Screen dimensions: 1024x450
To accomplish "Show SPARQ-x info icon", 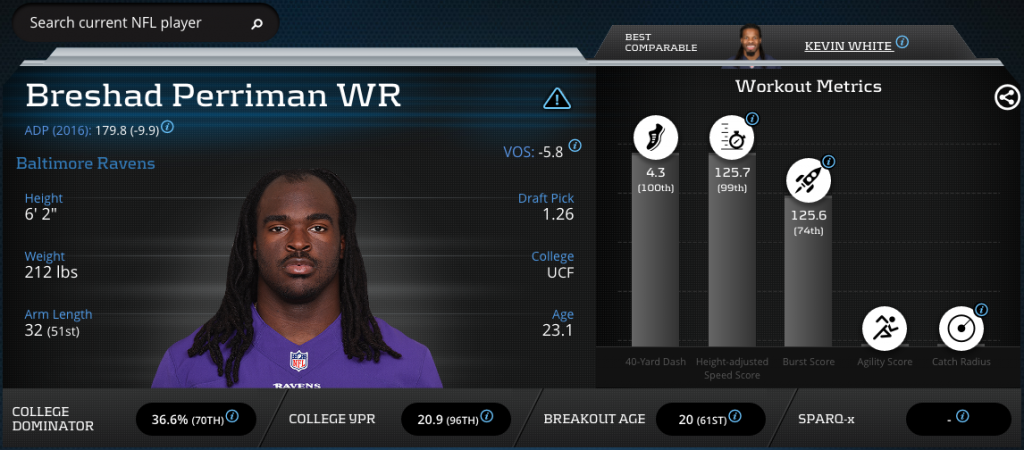I will [x=962, y=417].
